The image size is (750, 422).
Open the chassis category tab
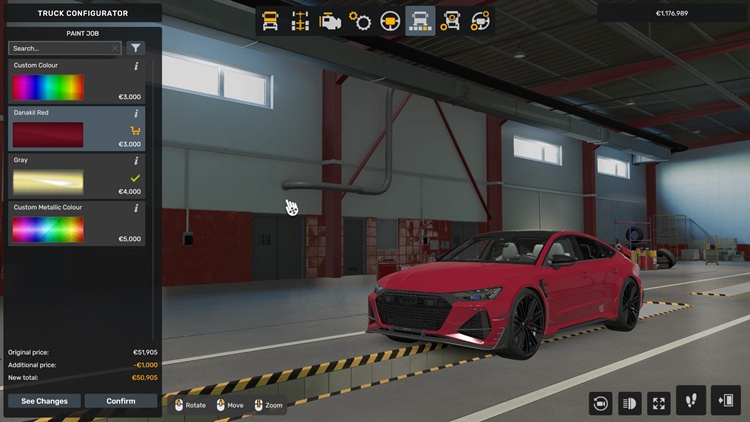tap(299, 21)
